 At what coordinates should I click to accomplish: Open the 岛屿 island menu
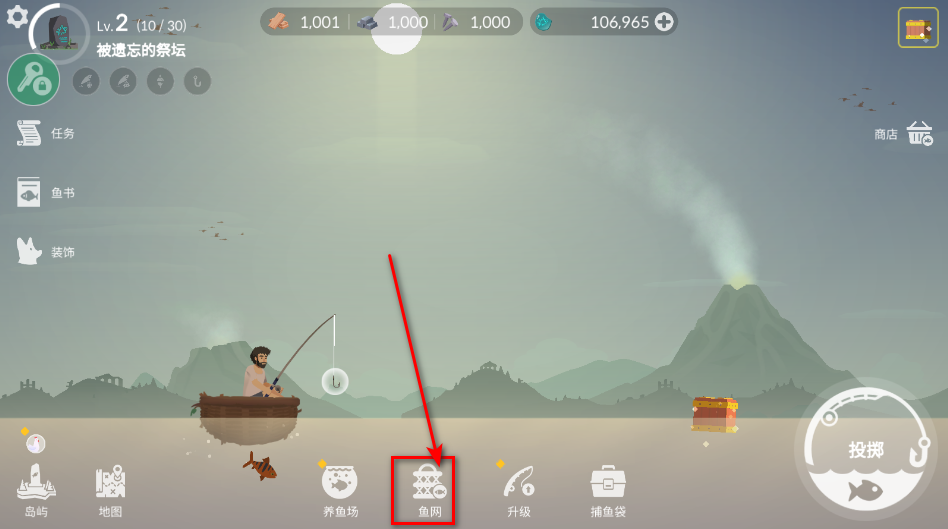click(x=36, y=490)
